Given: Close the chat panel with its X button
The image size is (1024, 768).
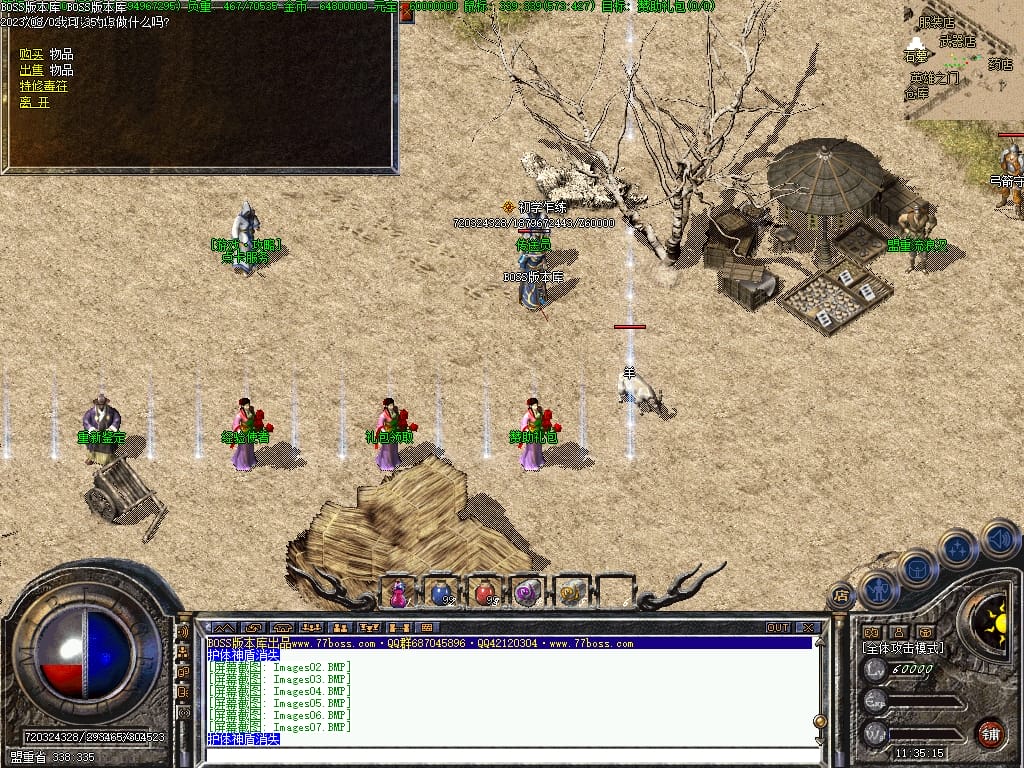Looking at the screenshot, I should pyautogui.click(x=808, y=628).
